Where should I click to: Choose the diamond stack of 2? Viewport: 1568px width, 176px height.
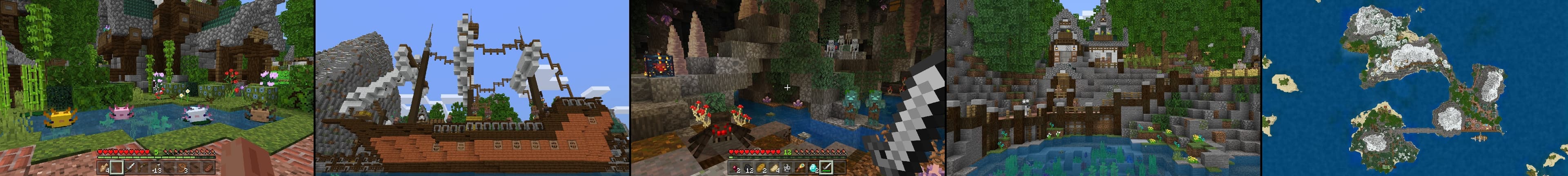point(814,167)
